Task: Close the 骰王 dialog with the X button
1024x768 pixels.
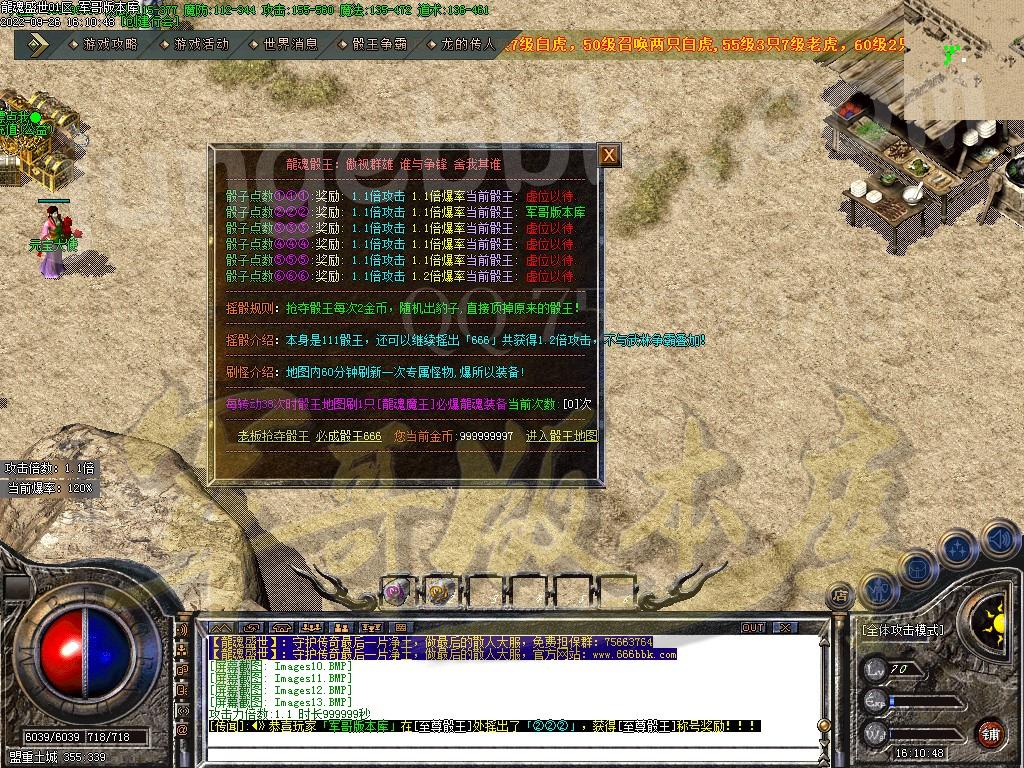Action: tap(609, 155)
